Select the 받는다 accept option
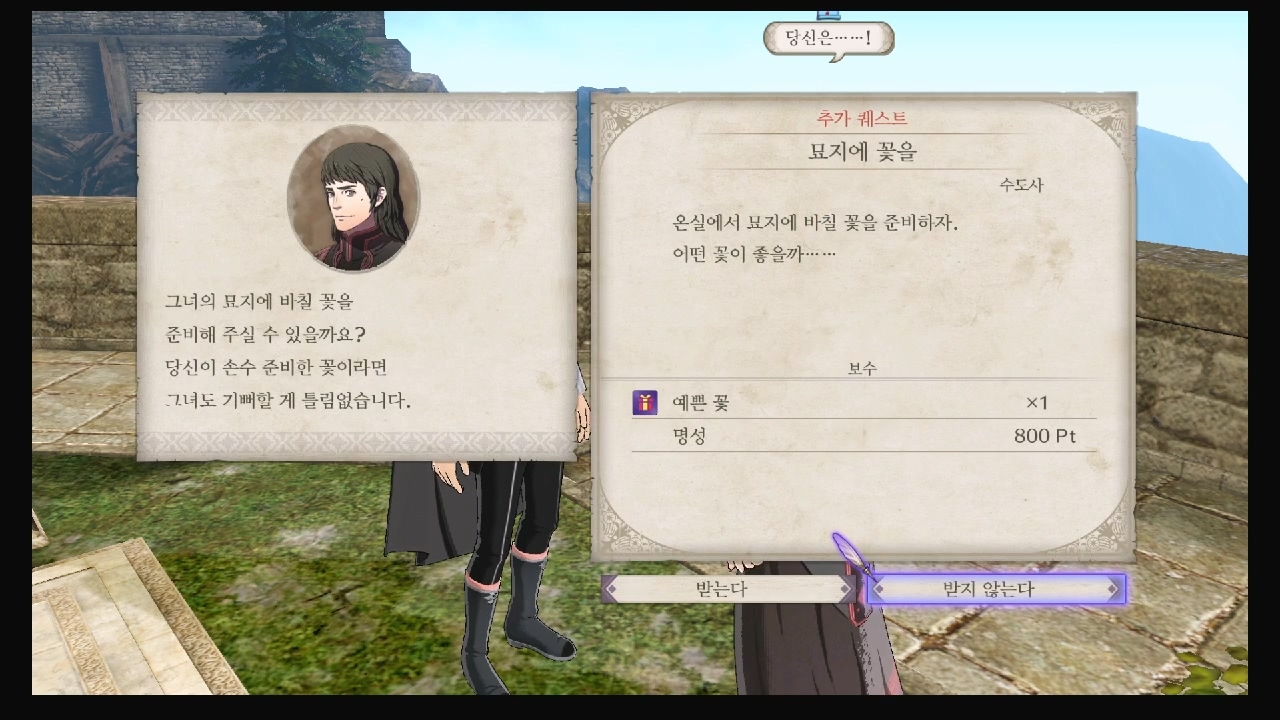The width and height of the screenshot is (1280, 720). (x=725, y=589)
